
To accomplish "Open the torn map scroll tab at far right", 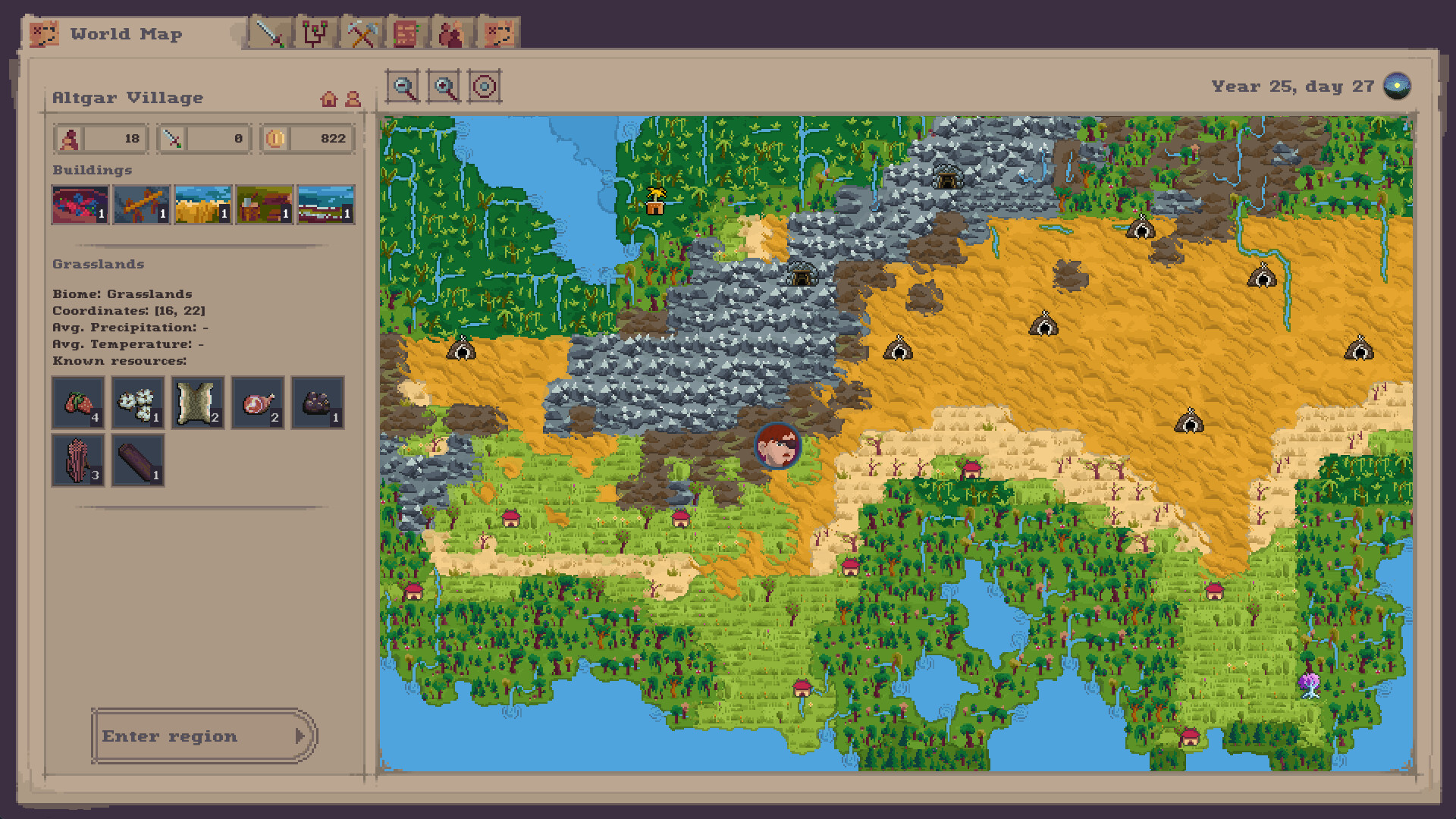I will pyautogui.click(x=500, y=33).
